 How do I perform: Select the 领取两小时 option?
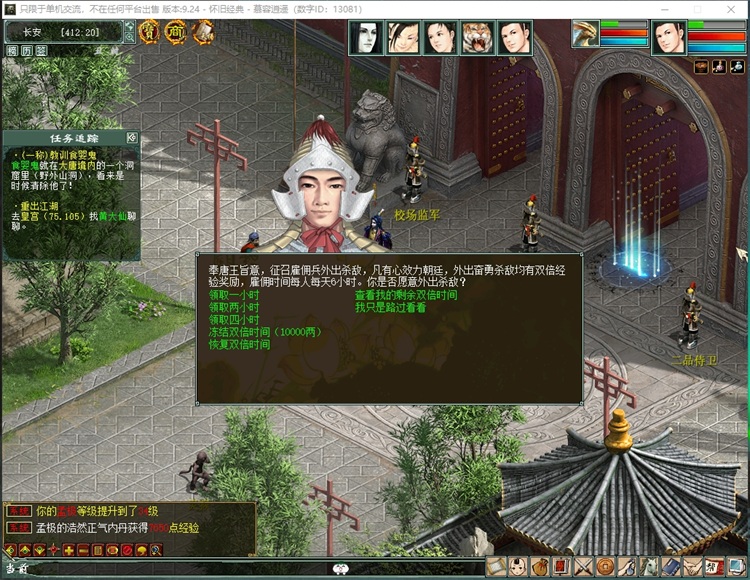click(x=234, y=307)
